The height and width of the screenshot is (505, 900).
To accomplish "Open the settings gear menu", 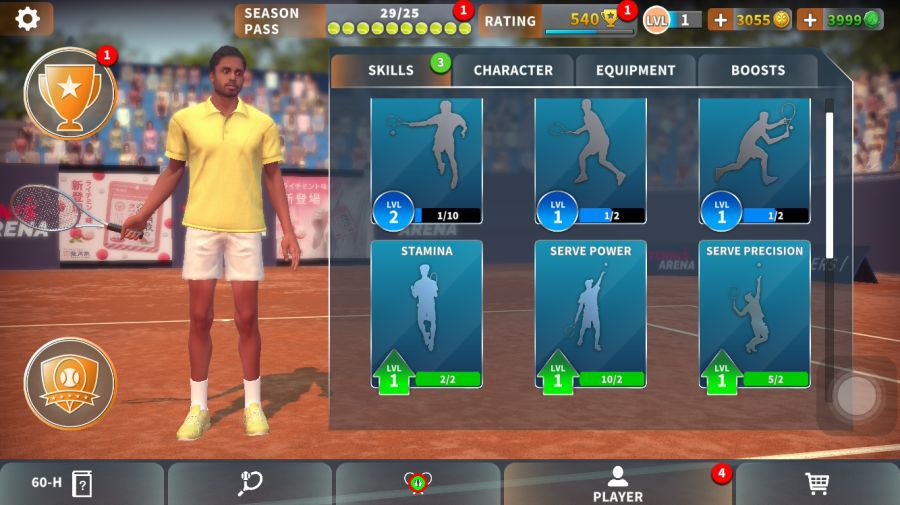I will (27, 18).
